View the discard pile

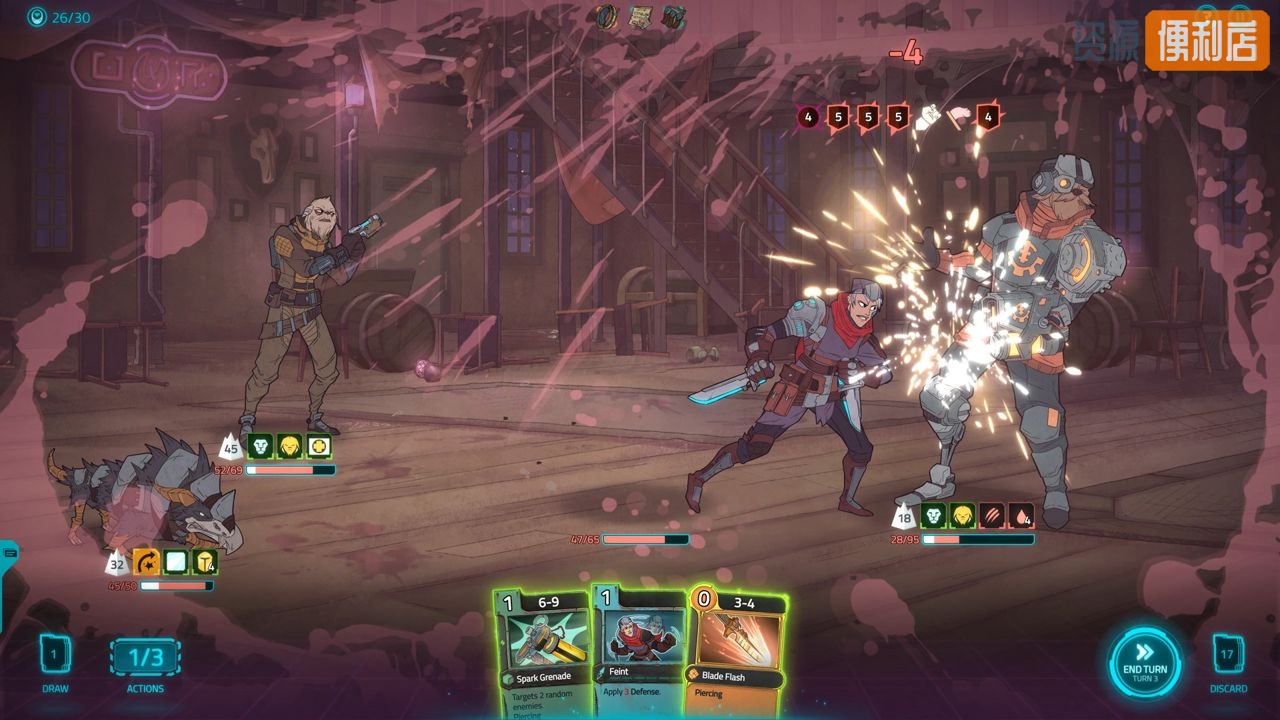[x=1228, y=655]
